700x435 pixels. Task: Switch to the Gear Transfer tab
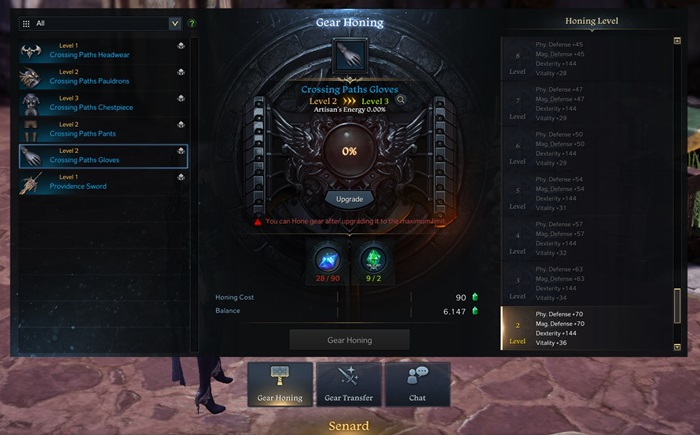point(349,384)
